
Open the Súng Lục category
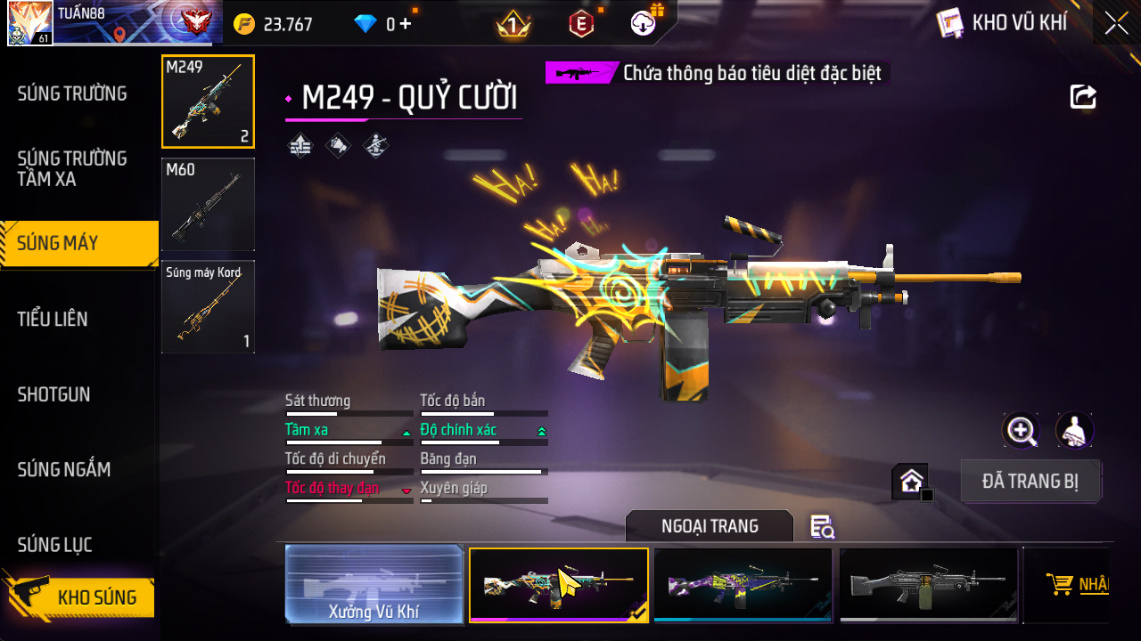coord(55,545)
